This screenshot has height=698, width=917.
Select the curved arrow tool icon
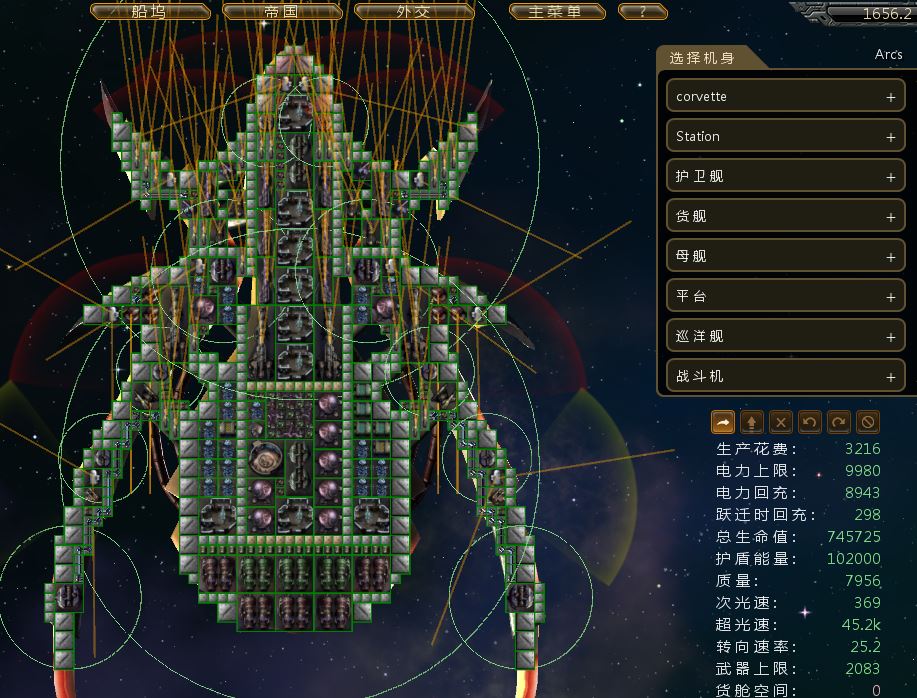[x=723, y=421]
